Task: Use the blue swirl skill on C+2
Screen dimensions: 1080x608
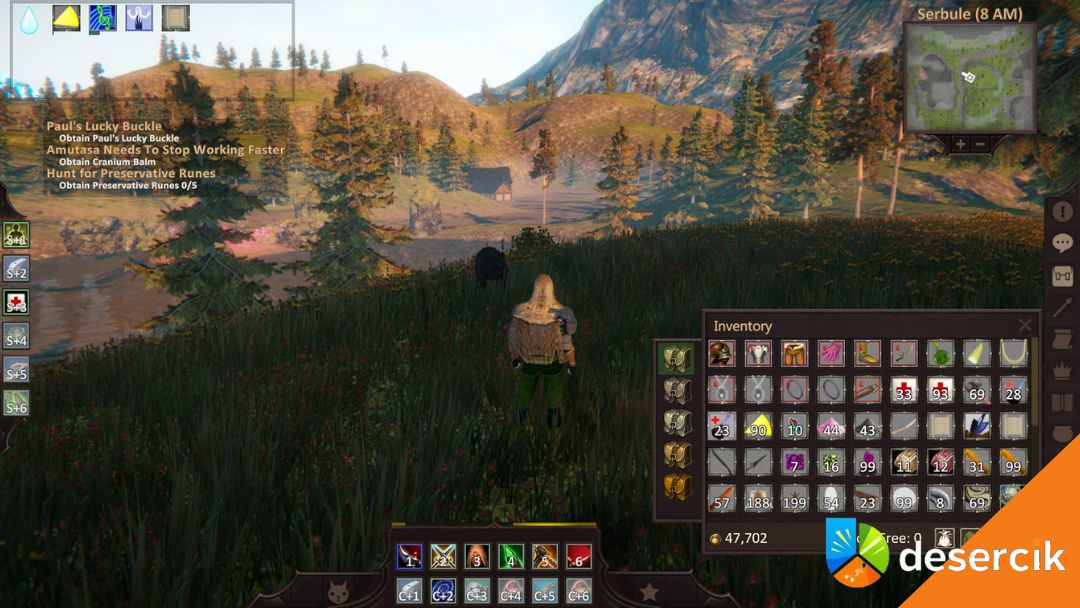Action: pos(443,590)
